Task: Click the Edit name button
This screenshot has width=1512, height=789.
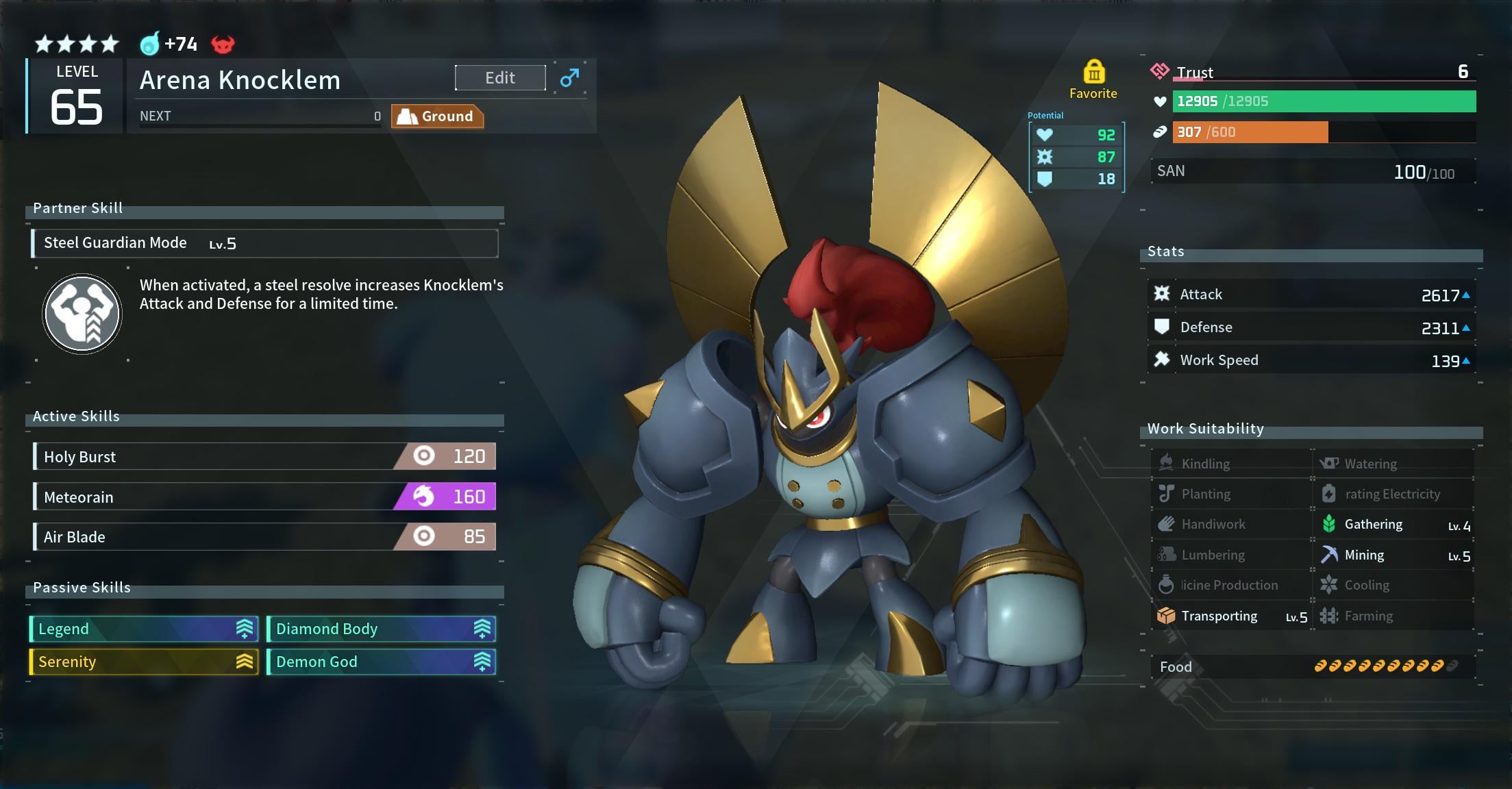Action: coord(500,78)
